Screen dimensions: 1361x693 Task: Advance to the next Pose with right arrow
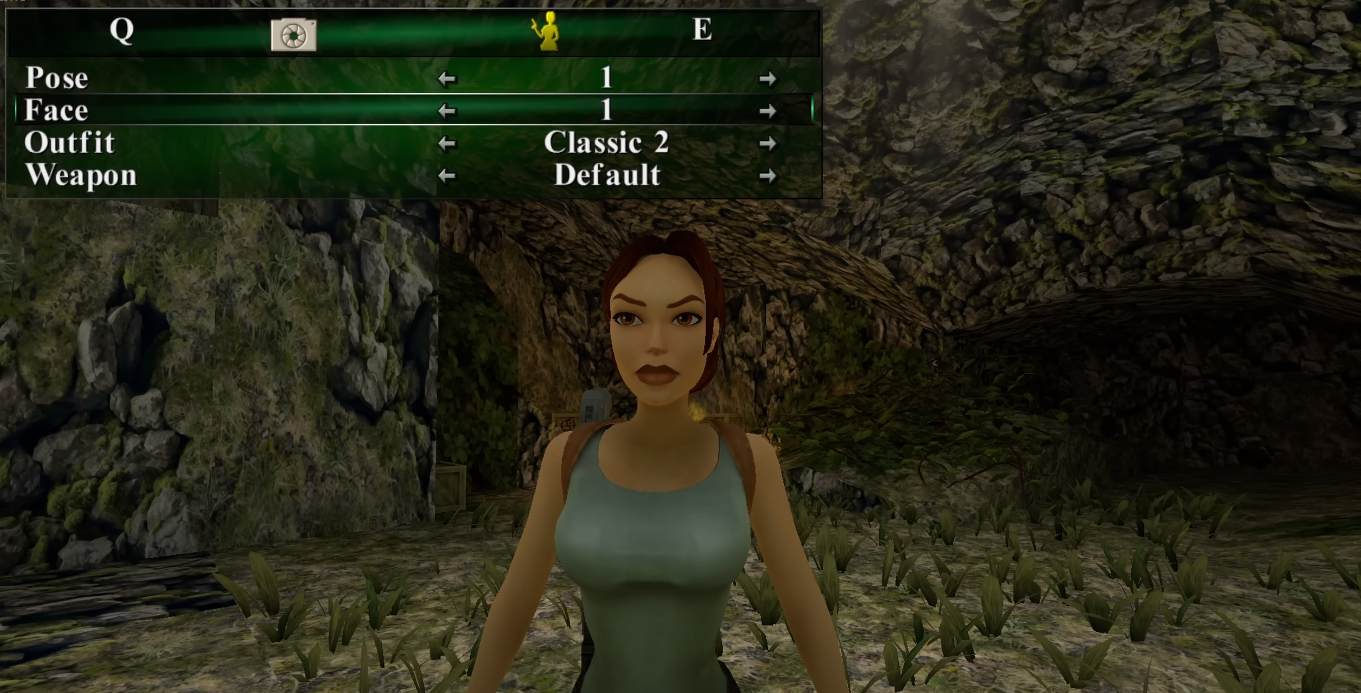tap(767, 79)
